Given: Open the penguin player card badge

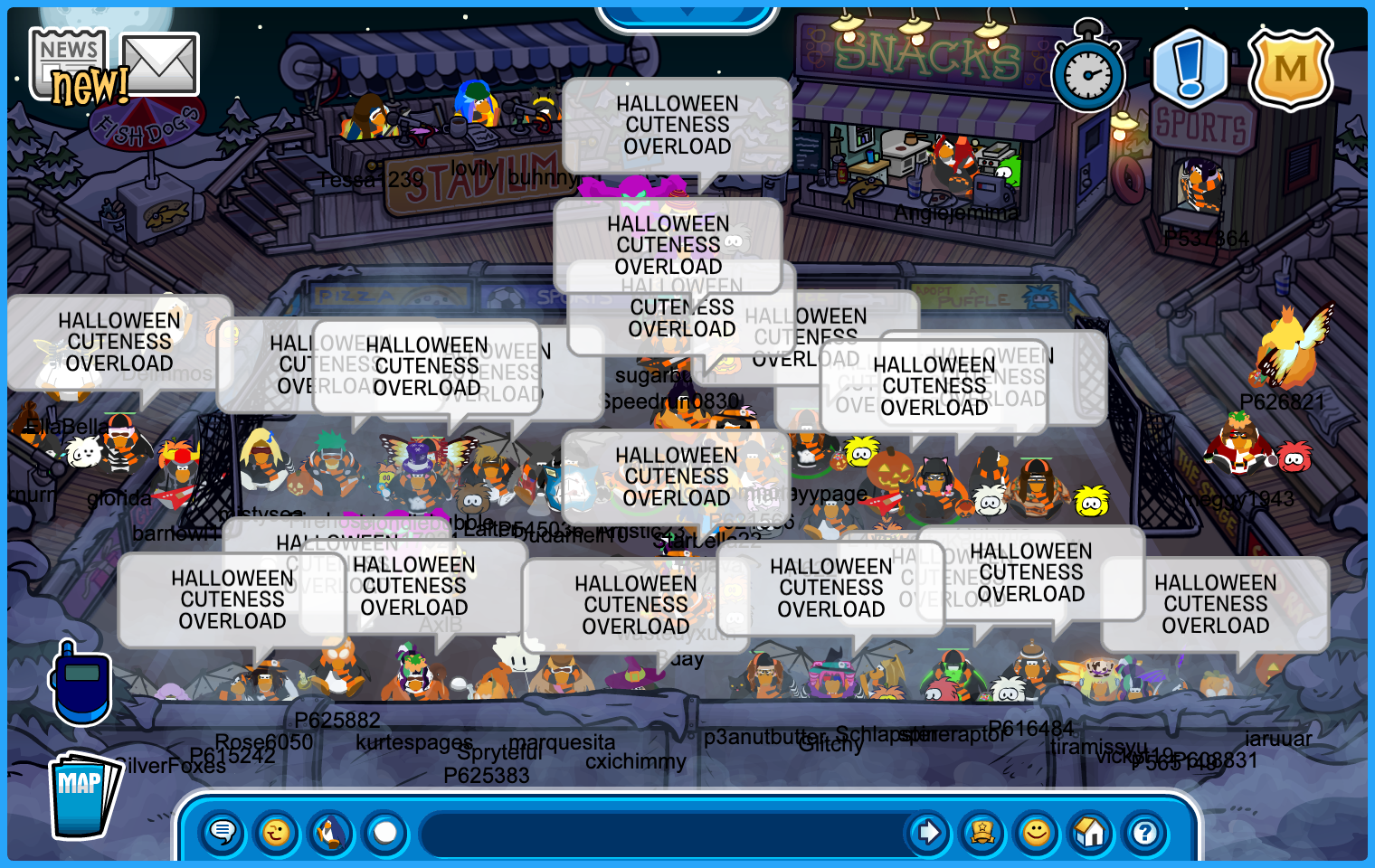Looking at the screenshot, I should pos(982,832).
